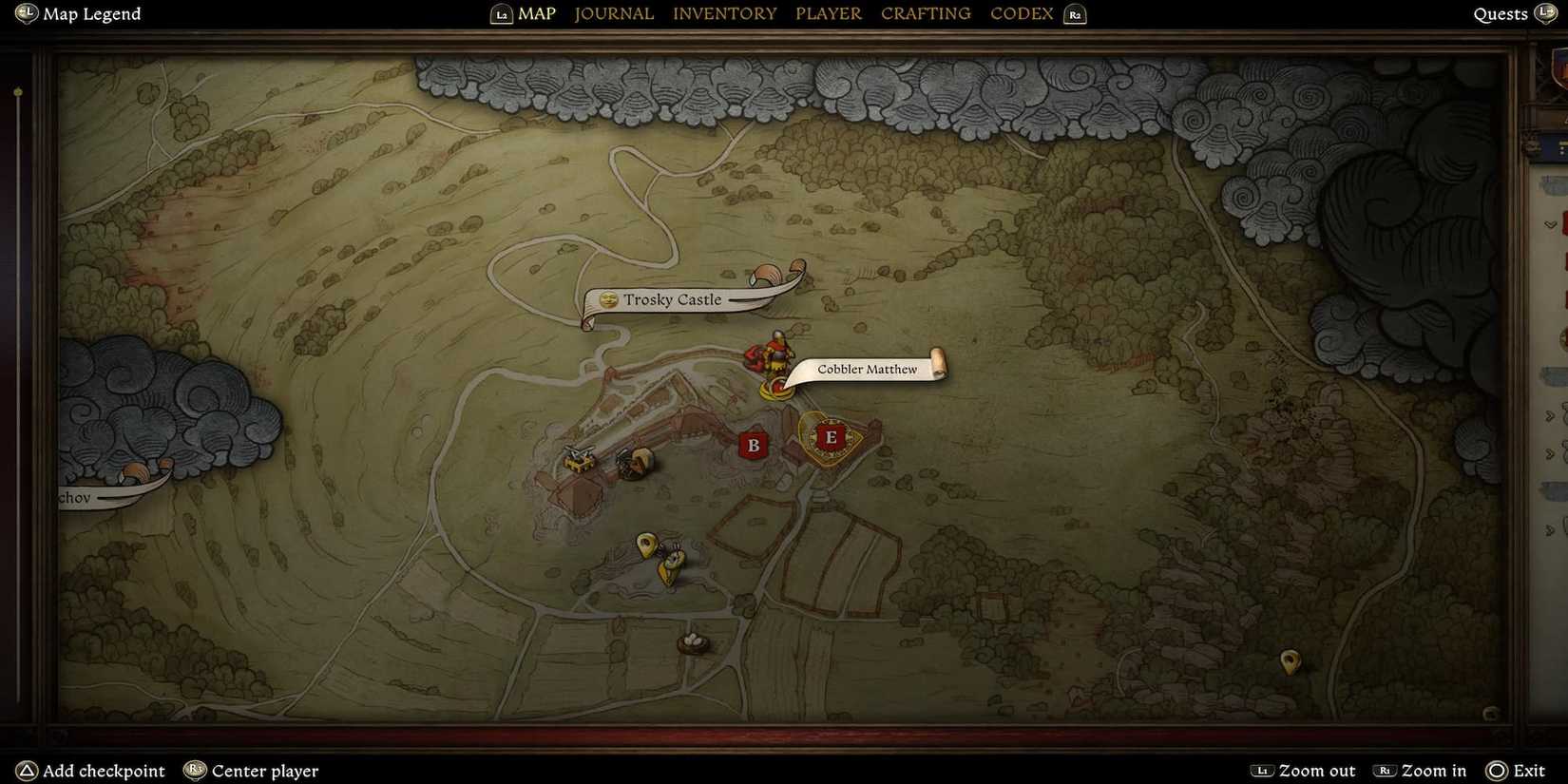Switch to the JOURNAL tab
Viewport: 1568px width, 784px height.
click(613, 13)
